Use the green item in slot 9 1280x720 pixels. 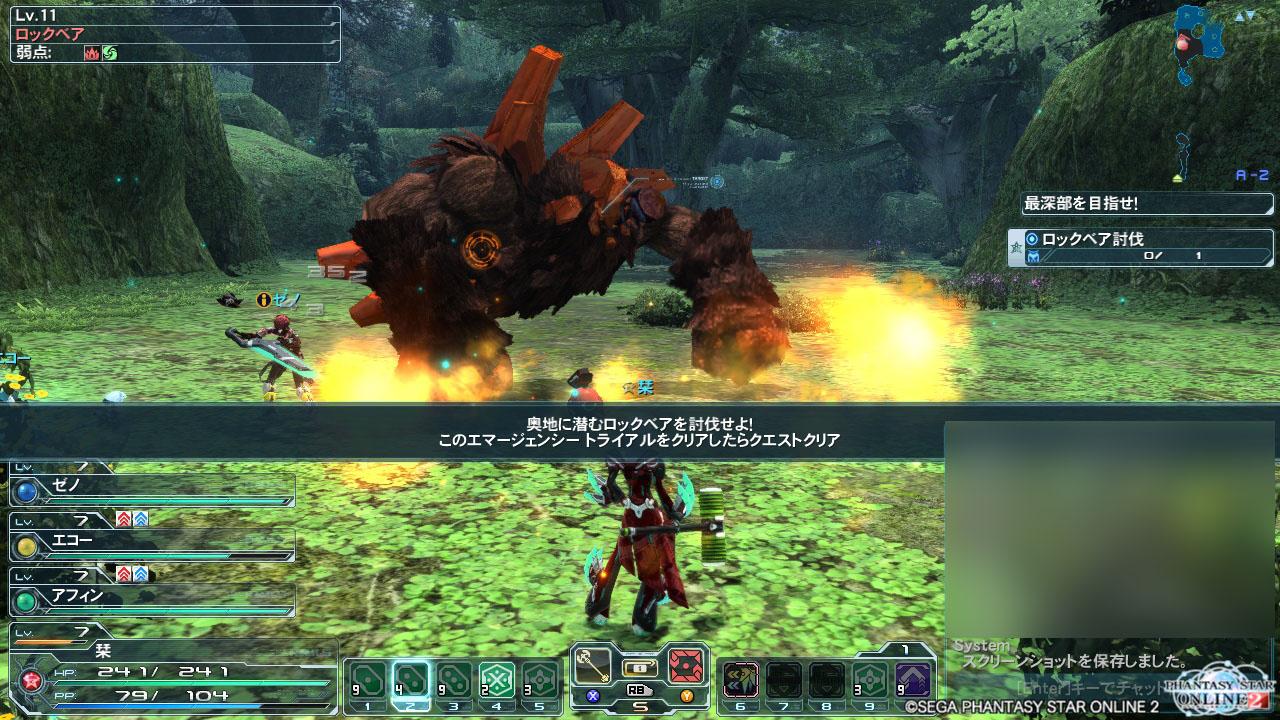tap(870, 680)
